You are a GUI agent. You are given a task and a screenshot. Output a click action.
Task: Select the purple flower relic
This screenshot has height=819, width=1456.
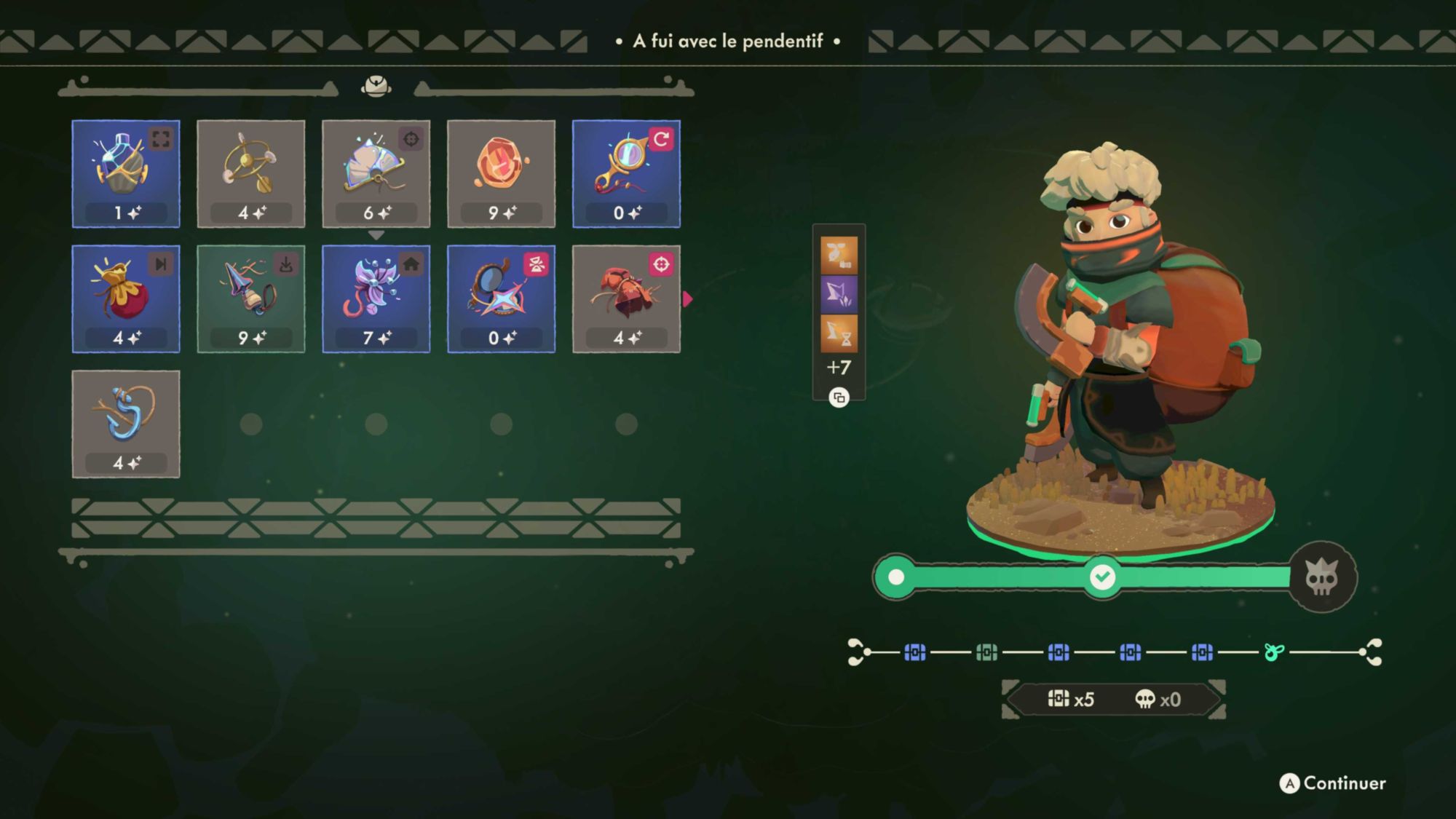pos(376,299)
